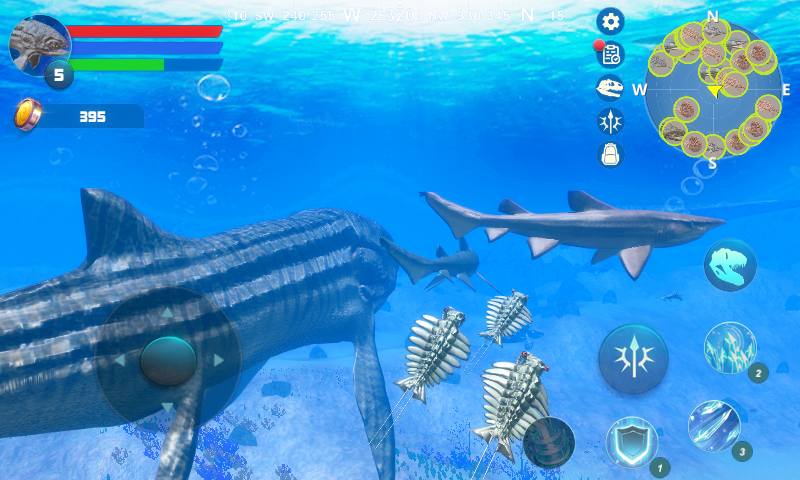Screen dimensions: 800x480
Task: Open the settings gear menu
Action: (610, 20)
